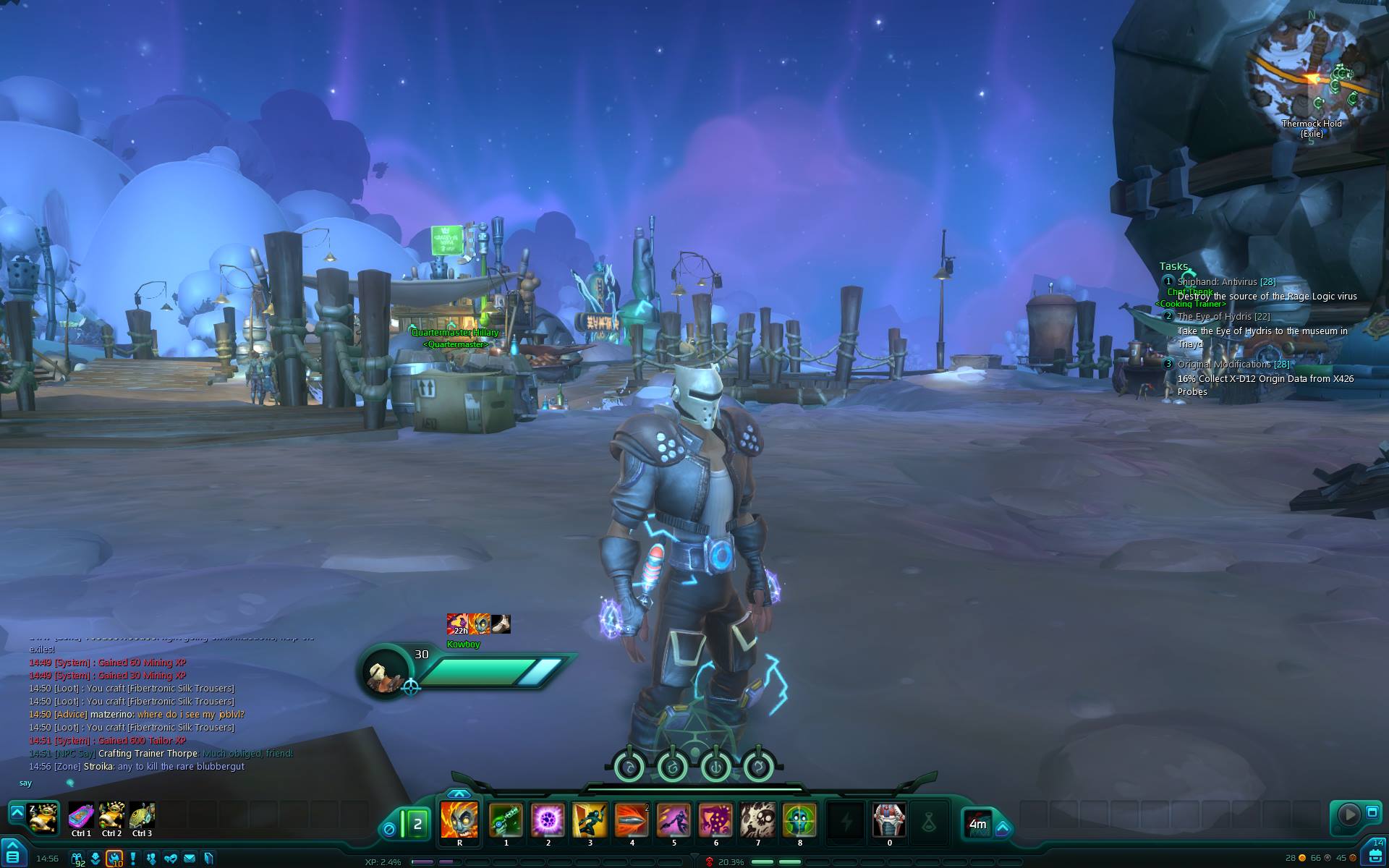Use the red-white gadget in slot 0
1389x868 pixels.
point(889,820)
